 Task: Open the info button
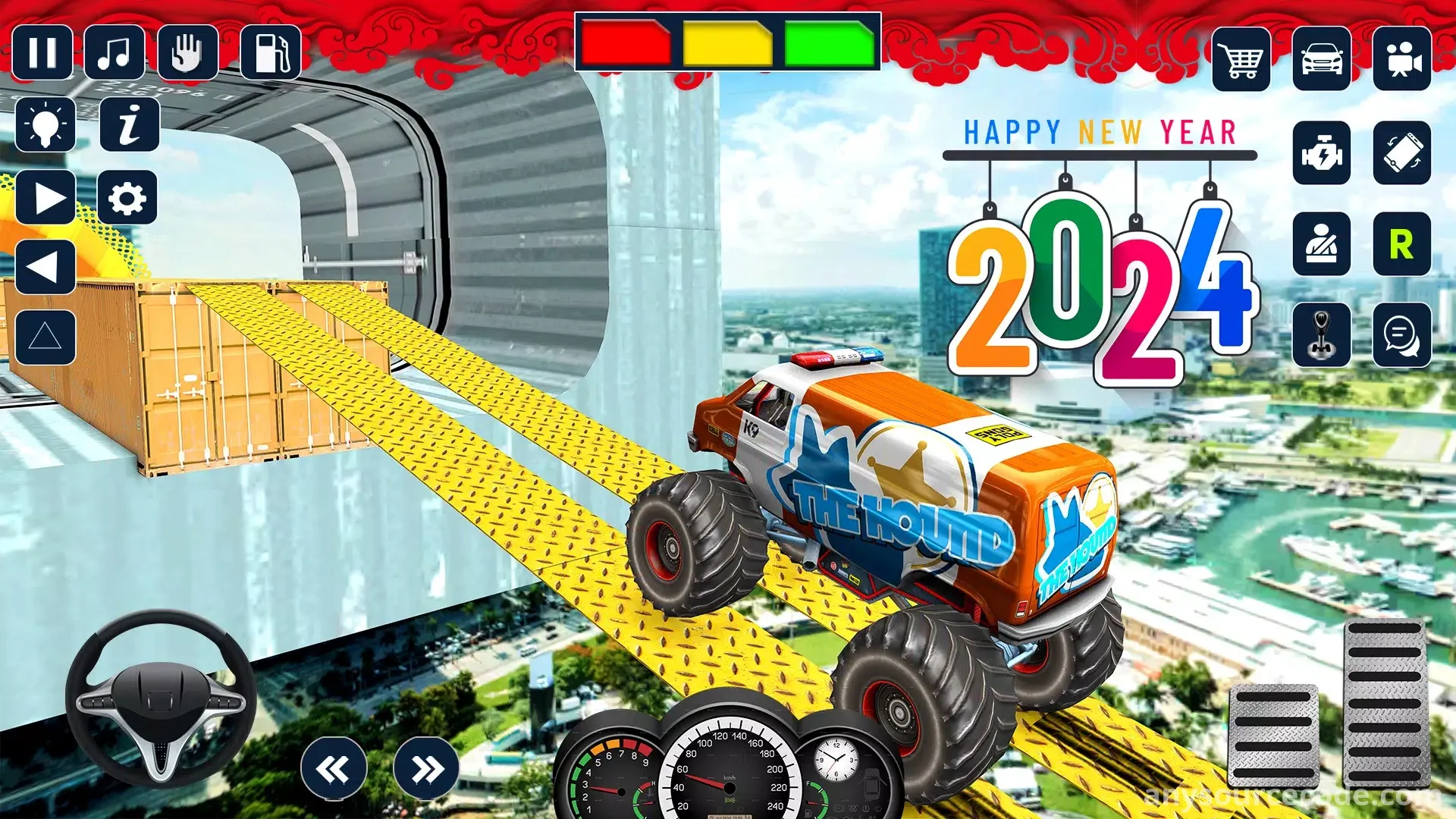pyautogui.click(x=130, y=124)
